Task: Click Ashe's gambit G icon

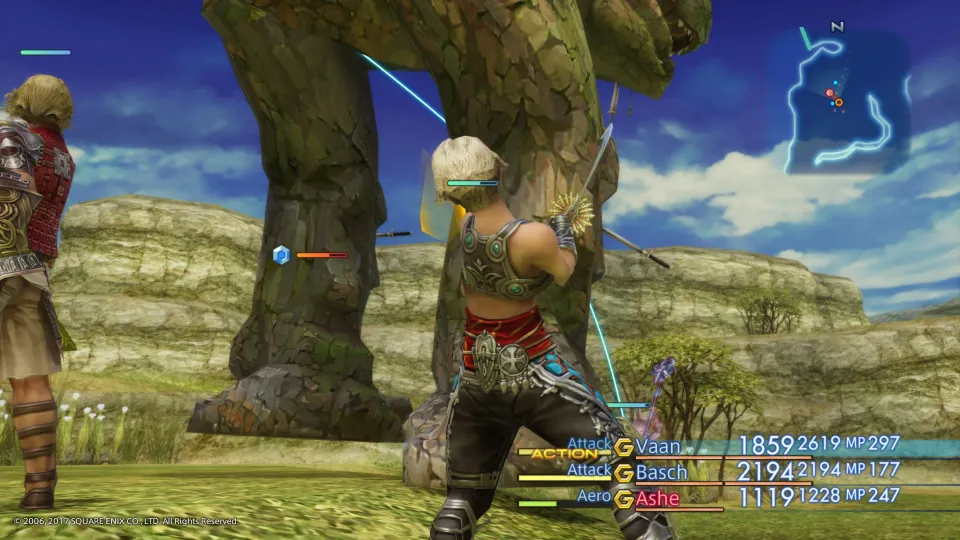Action: point(624,498)
